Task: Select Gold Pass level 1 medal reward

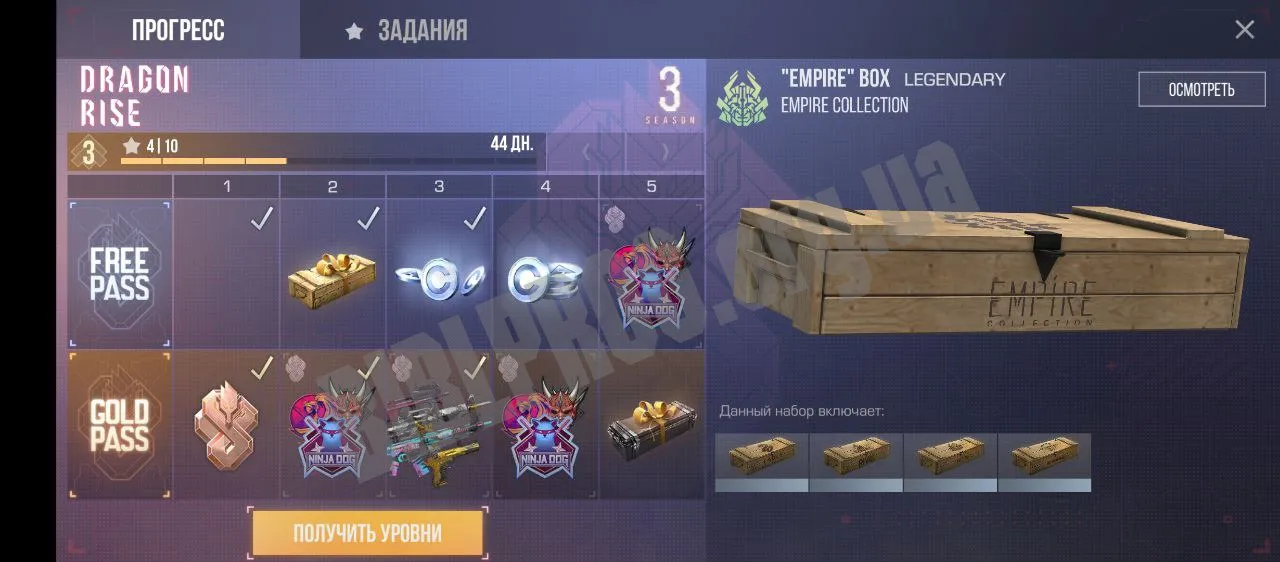Action: (x=226, y=425)
